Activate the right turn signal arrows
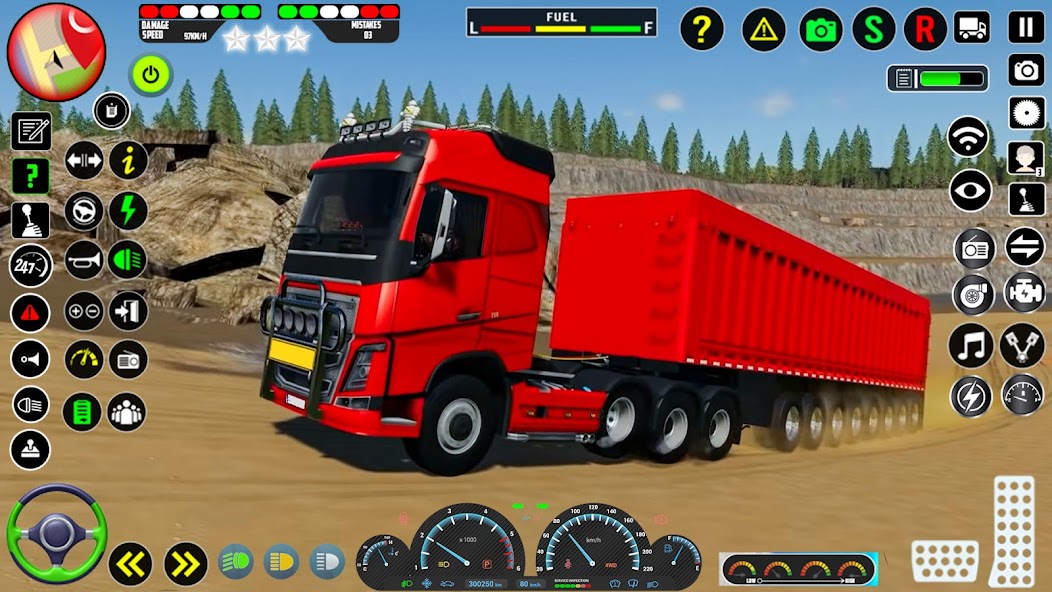This screenshot has height=592, width=1052. coord(185,564)
